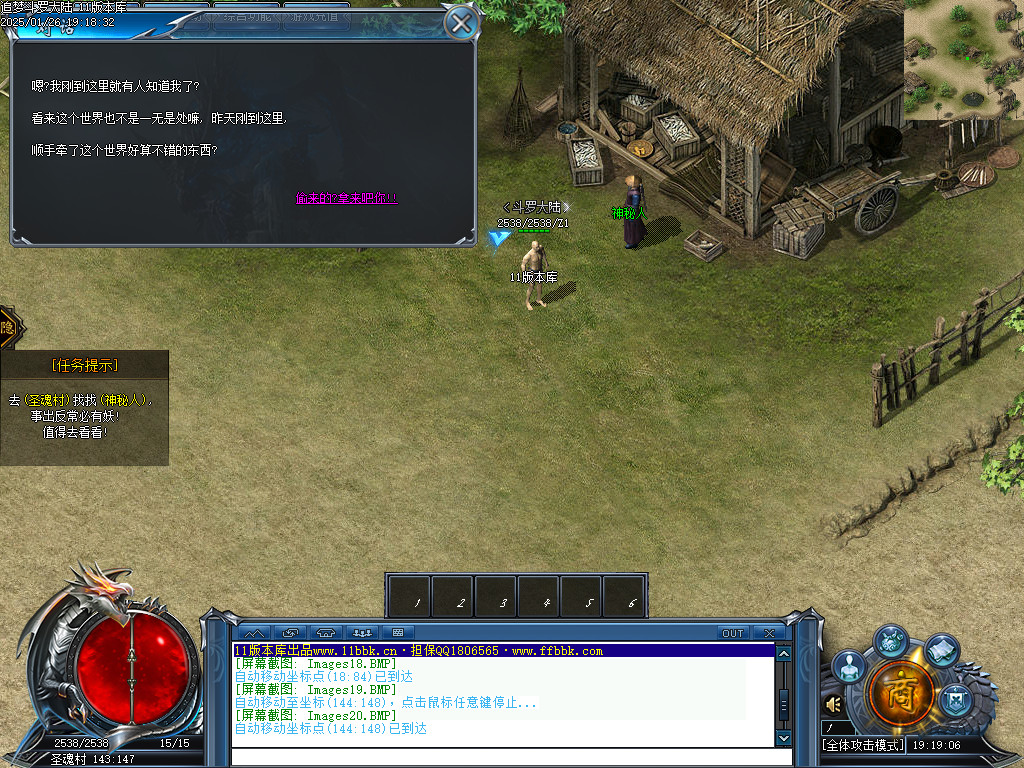1024x768 pixels.
Task: Open the bag pouch icon
Action: click(890, 639)
